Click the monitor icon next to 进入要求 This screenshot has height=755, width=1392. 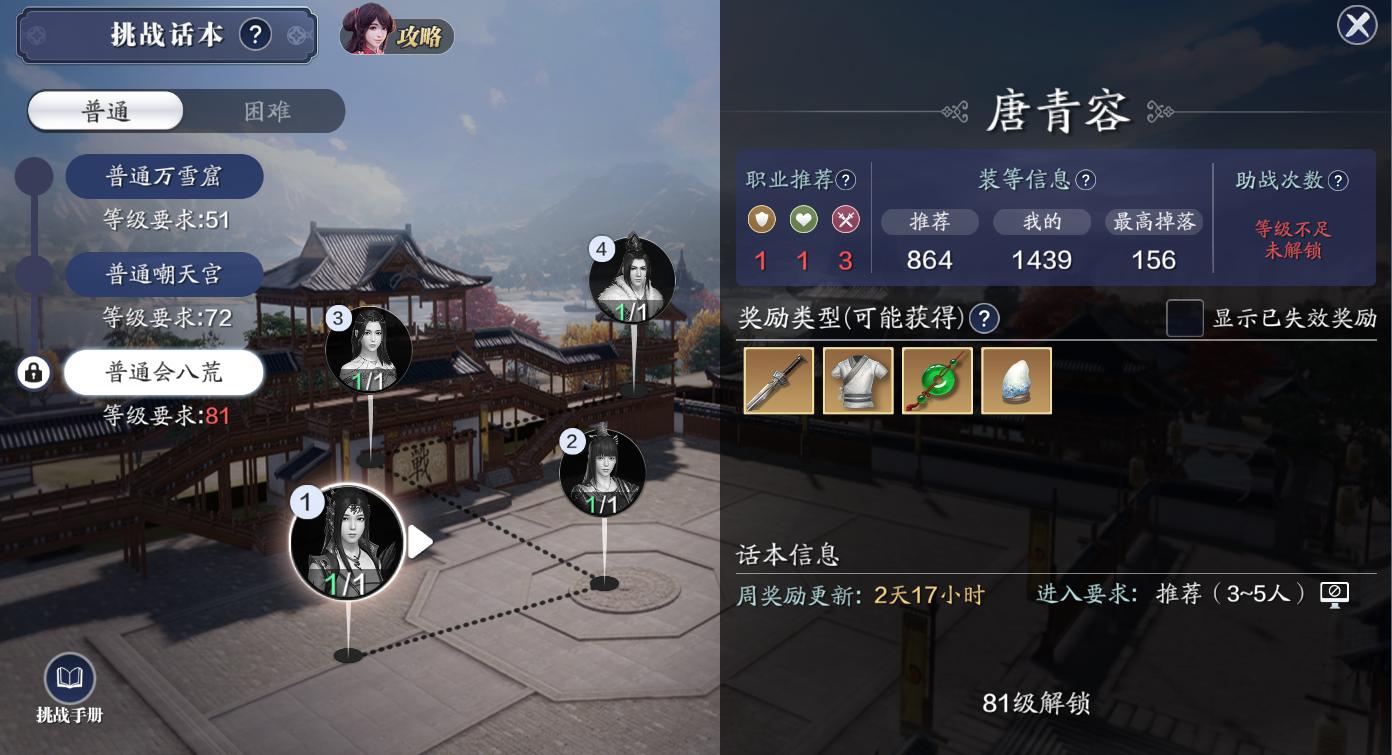pyautogui.click(x=1335, y=593)
